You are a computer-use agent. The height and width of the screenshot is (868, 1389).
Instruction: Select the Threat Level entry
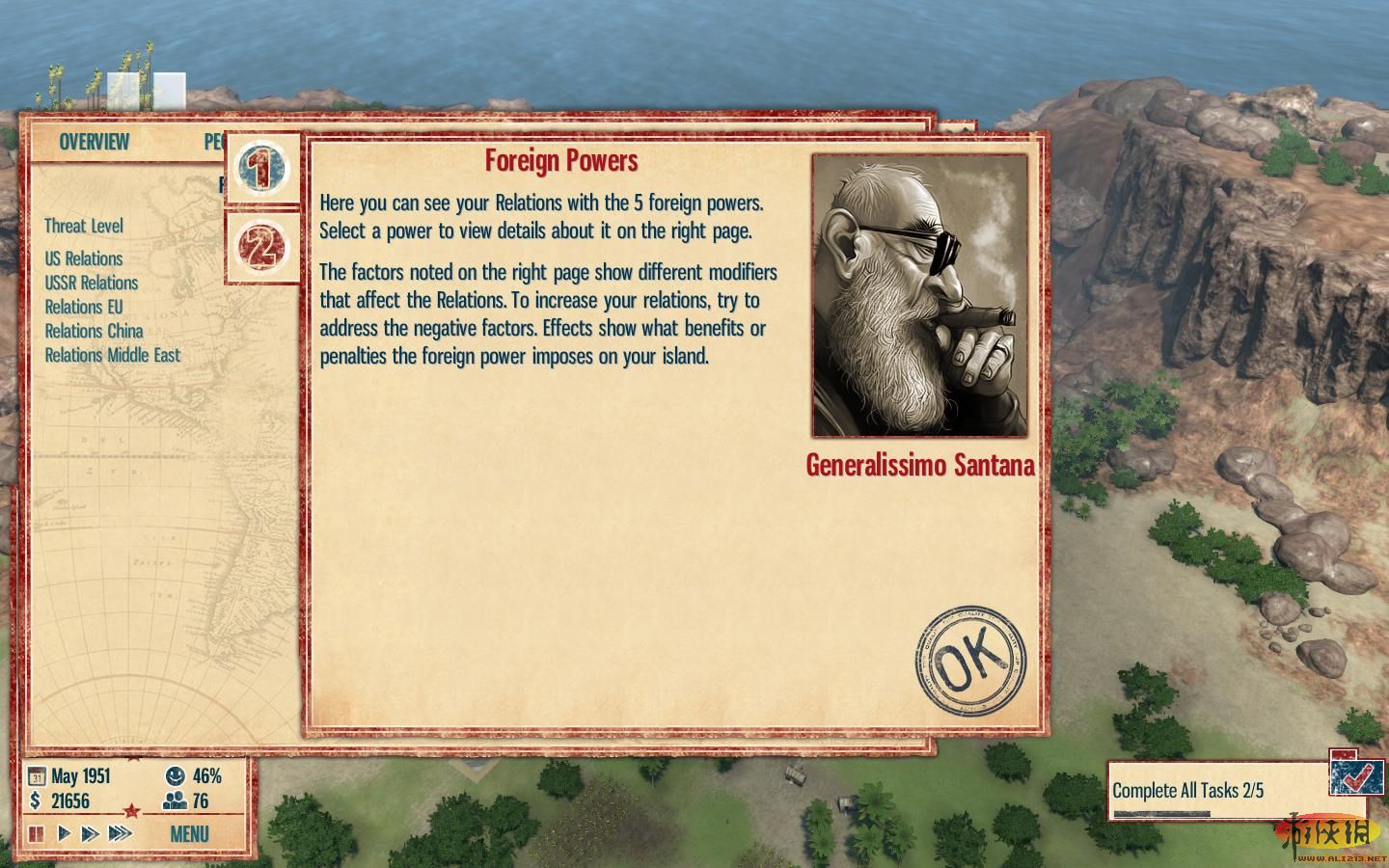pos(84,226)
